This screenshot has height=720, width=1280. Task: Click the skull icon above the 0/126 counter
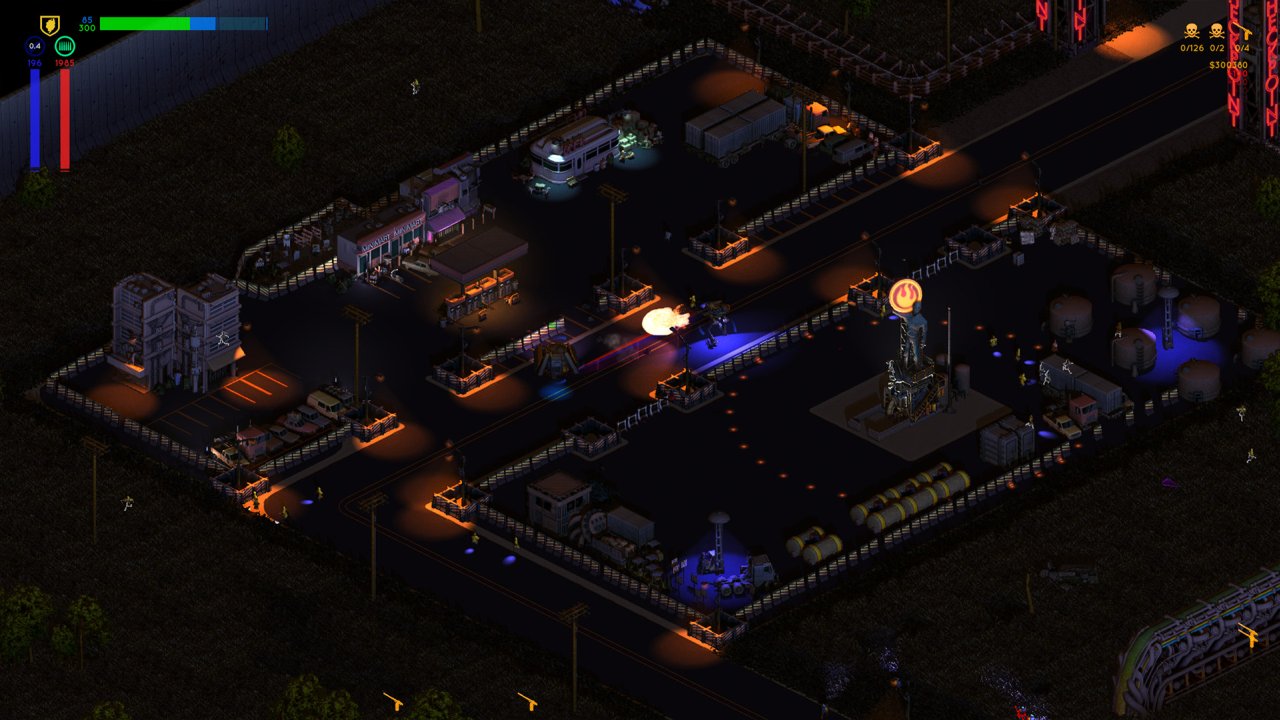point(1191,31)
